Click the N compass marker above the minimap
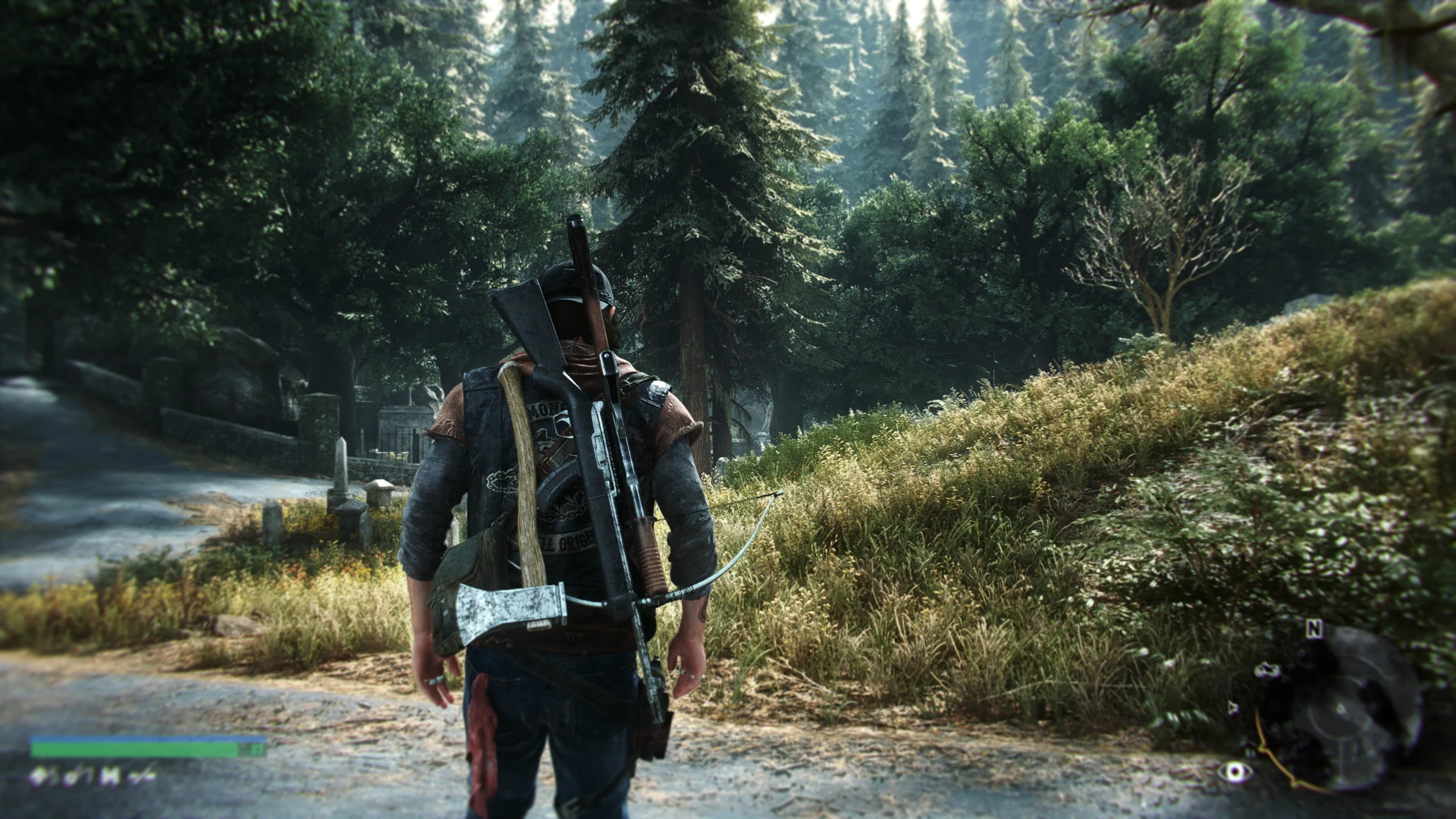This screenshot has width=1456, height=819. 1313,628
